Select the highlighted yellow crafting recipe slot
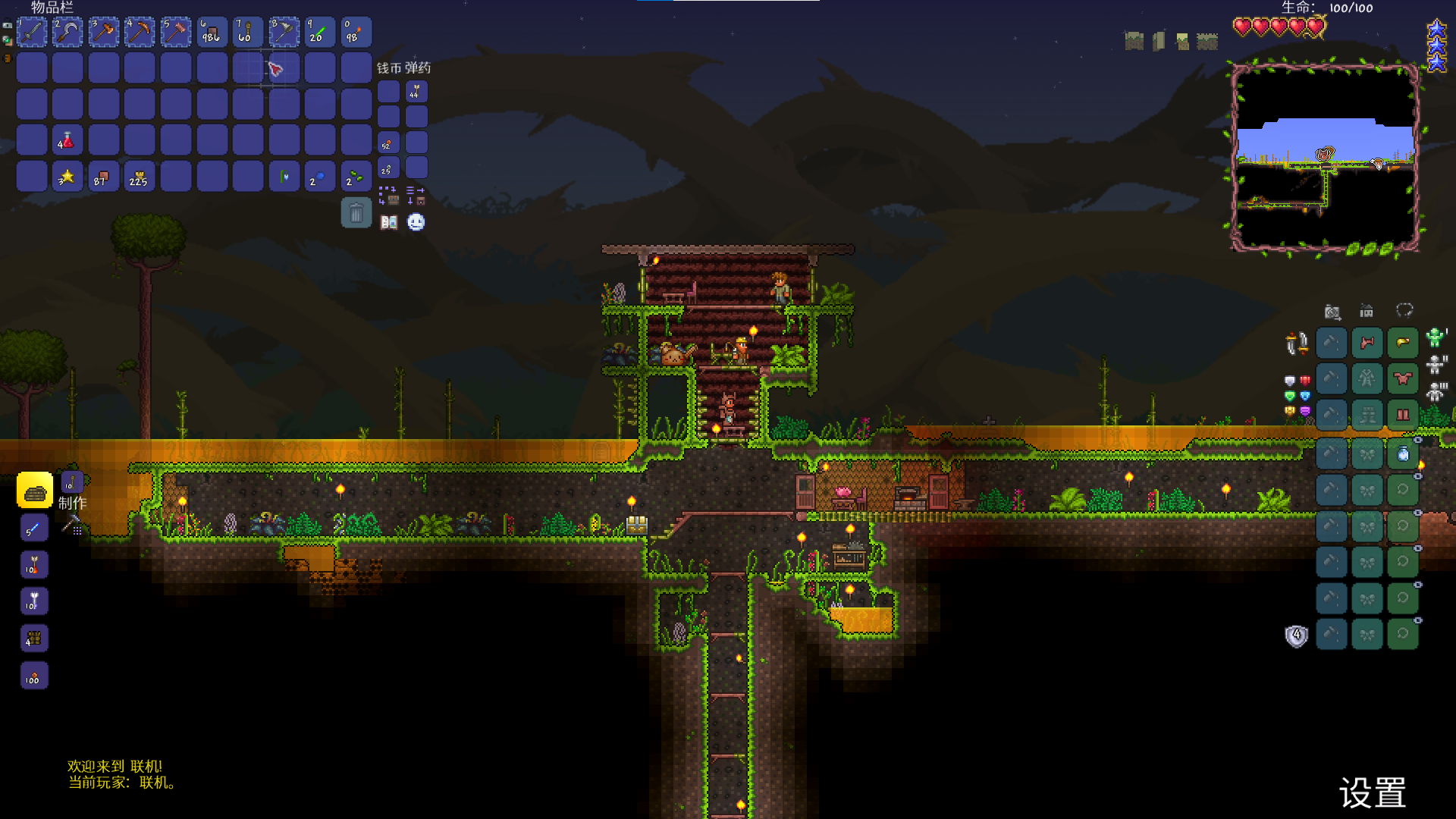The width and height of the screenshot is (1456, 819). point(35,491)
